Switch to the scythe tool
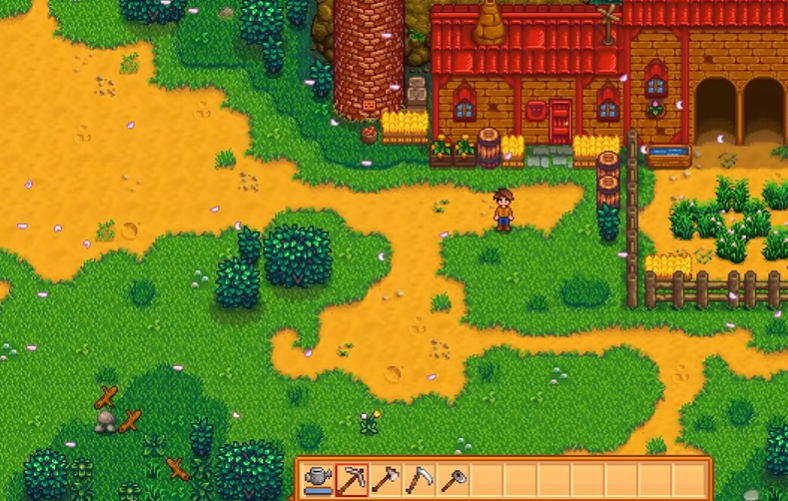The image size is (788, 501). pos(420,480)
